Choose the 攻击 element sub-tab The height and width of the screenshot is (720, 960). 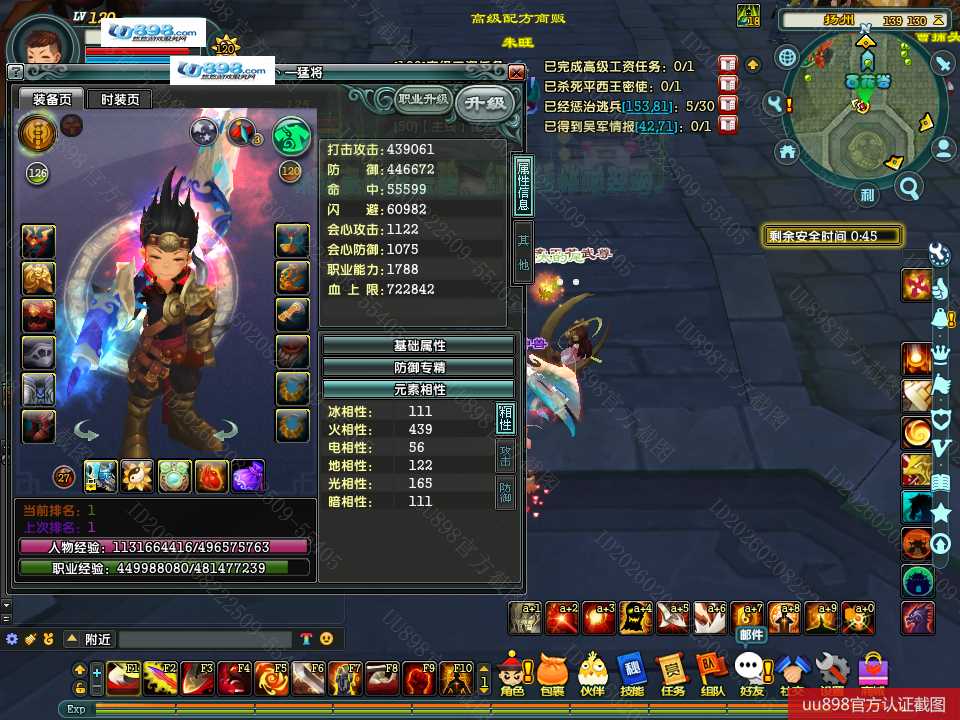506,457
